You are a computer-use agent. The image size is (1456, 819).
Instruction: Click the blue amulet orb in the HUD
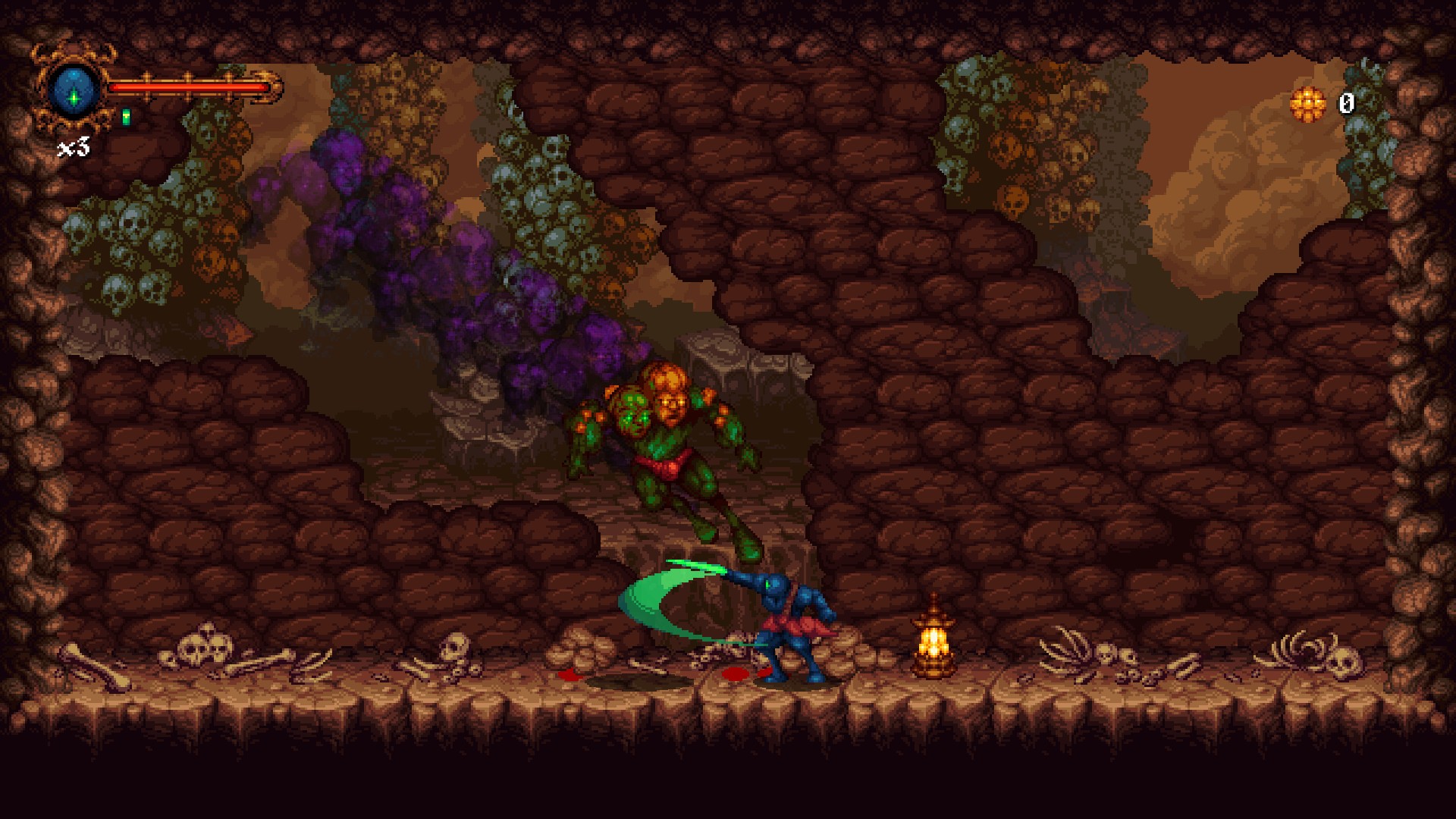74,89
